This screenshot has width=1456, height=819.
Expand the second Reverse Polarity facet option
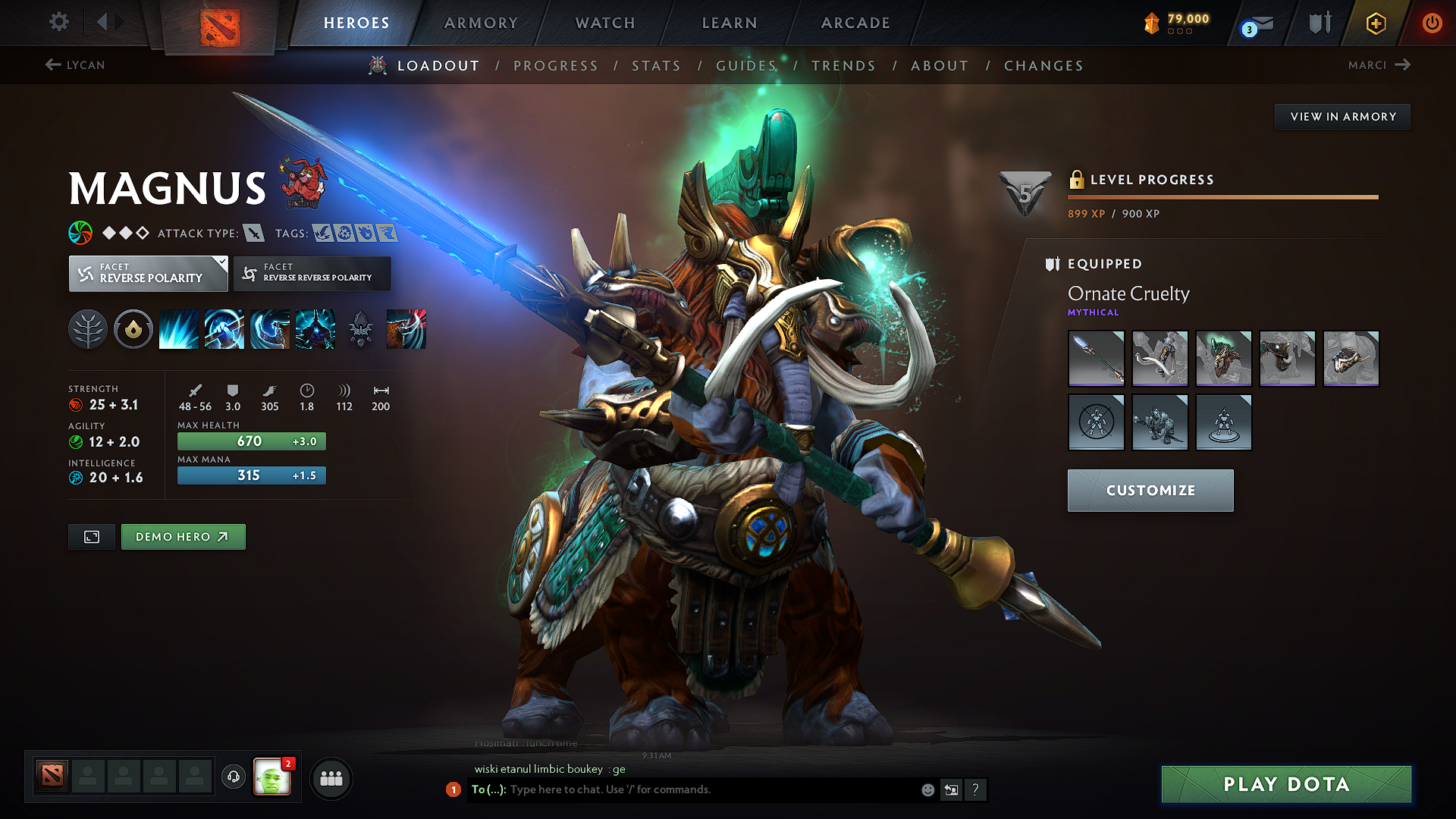[312, 273]
